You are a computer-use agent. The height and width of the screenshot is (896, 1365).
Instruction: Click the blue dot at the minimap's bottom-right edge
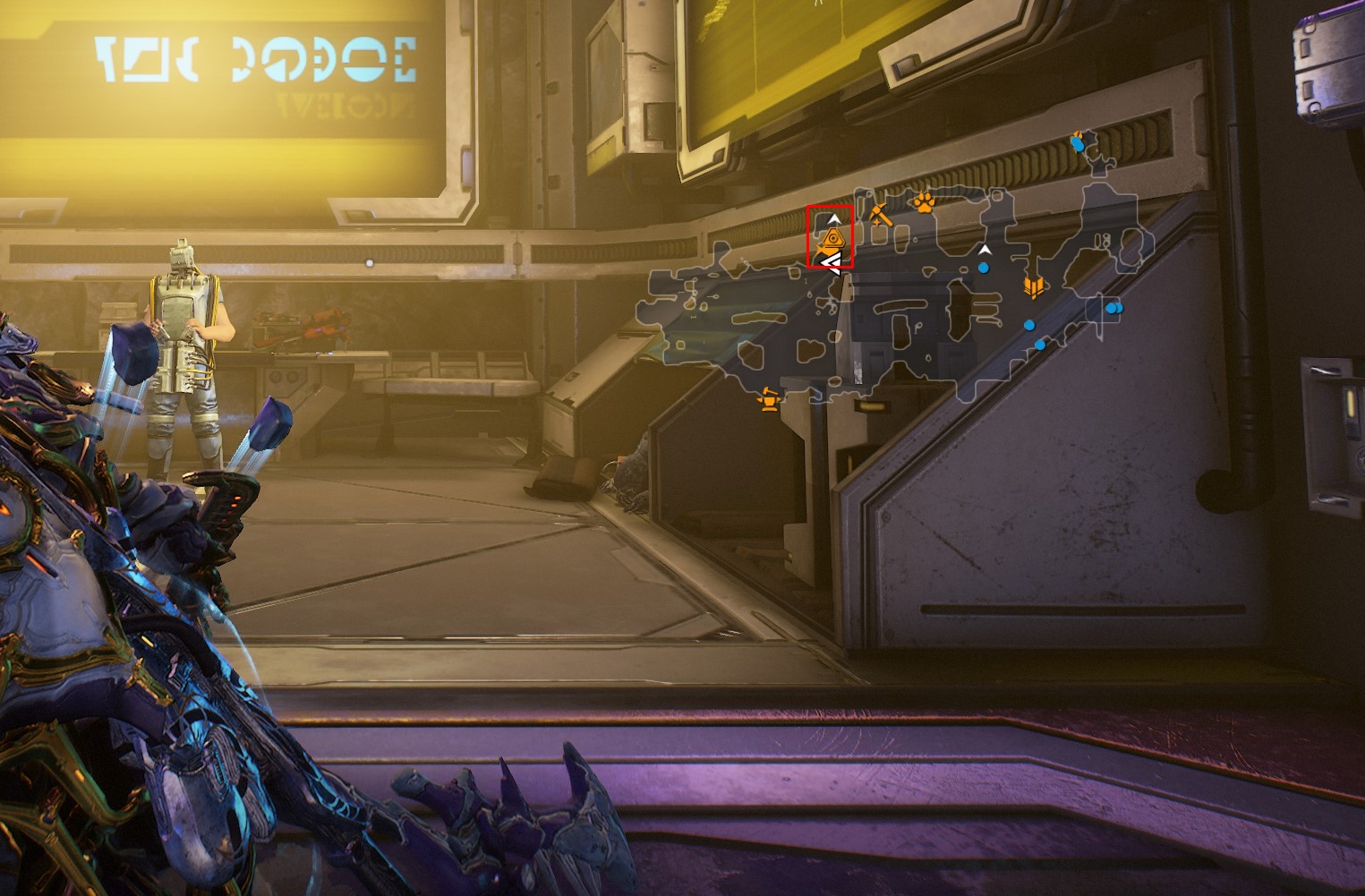click(x=1039, y=344)
